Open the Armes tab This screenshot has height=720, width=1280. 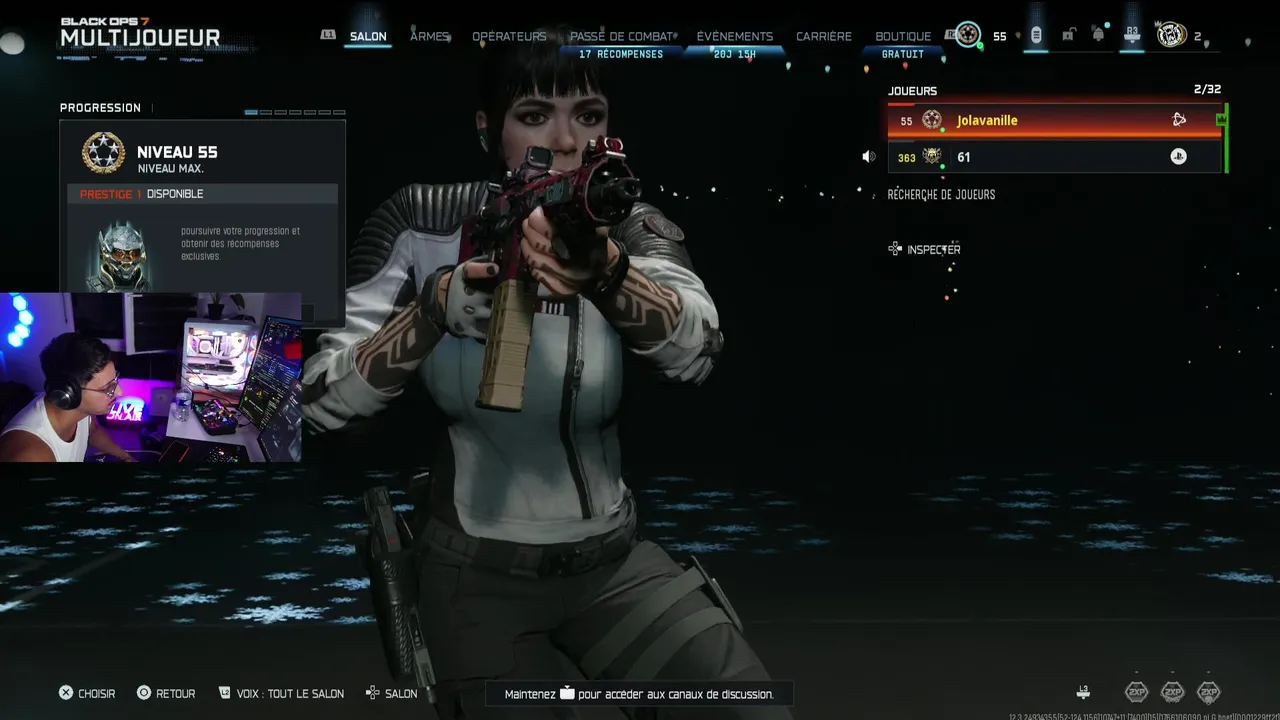(x=430, y=37)
